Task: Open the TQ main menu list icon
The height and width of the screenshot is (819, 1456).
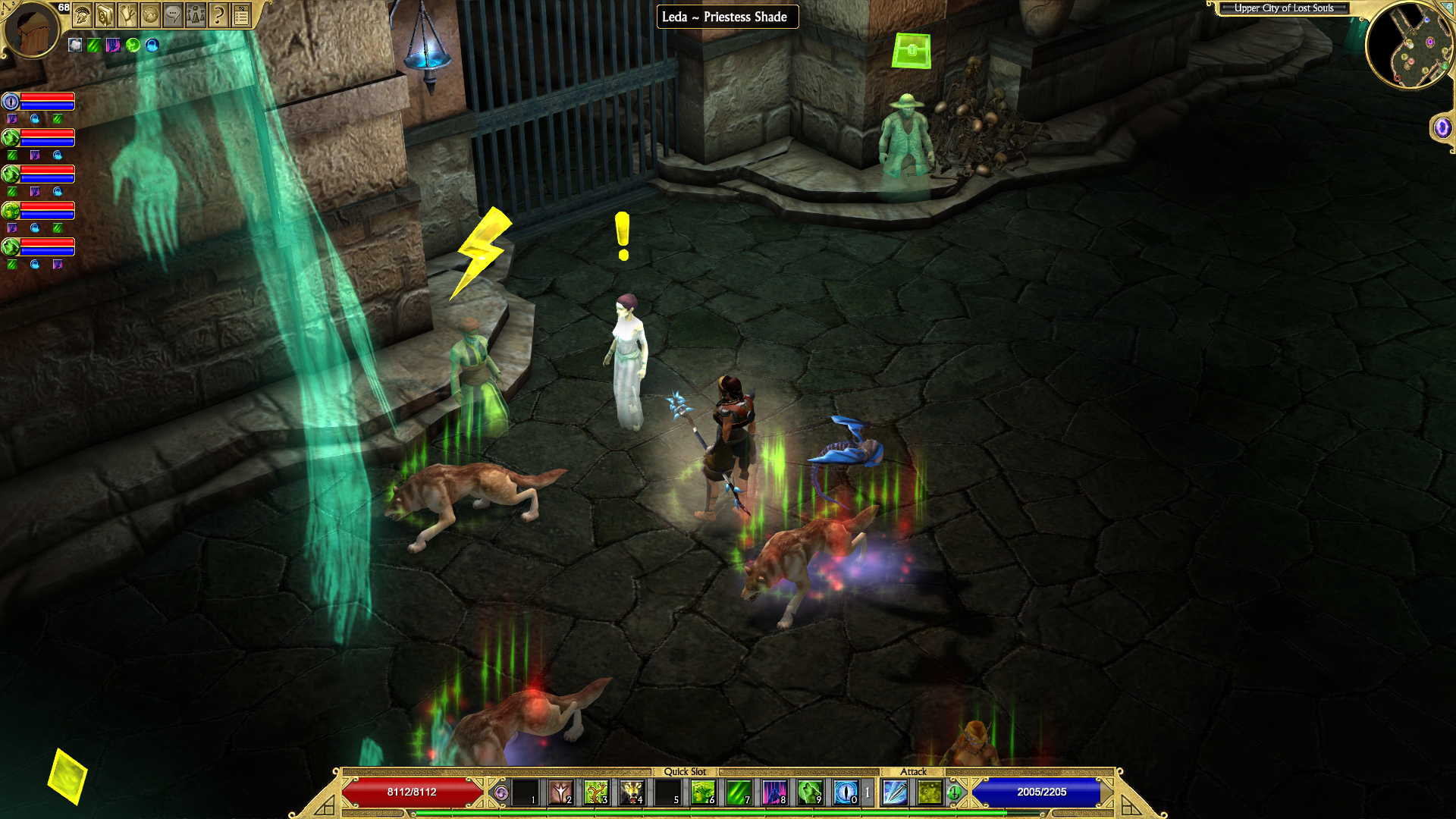Action: [241, 14]
